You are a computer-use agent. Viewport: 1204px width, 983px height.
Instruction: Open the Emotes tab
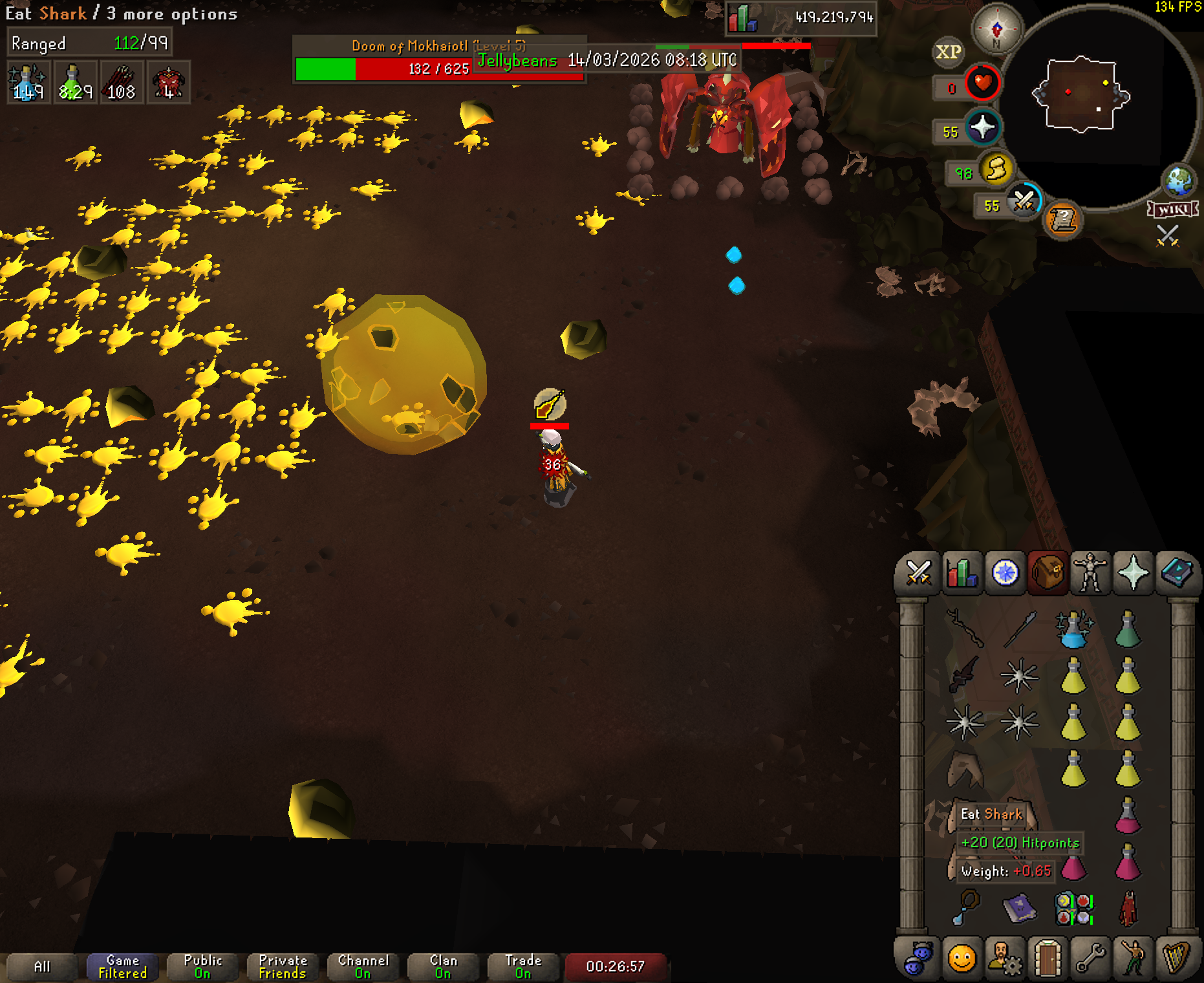click(x=1134, y=958)
